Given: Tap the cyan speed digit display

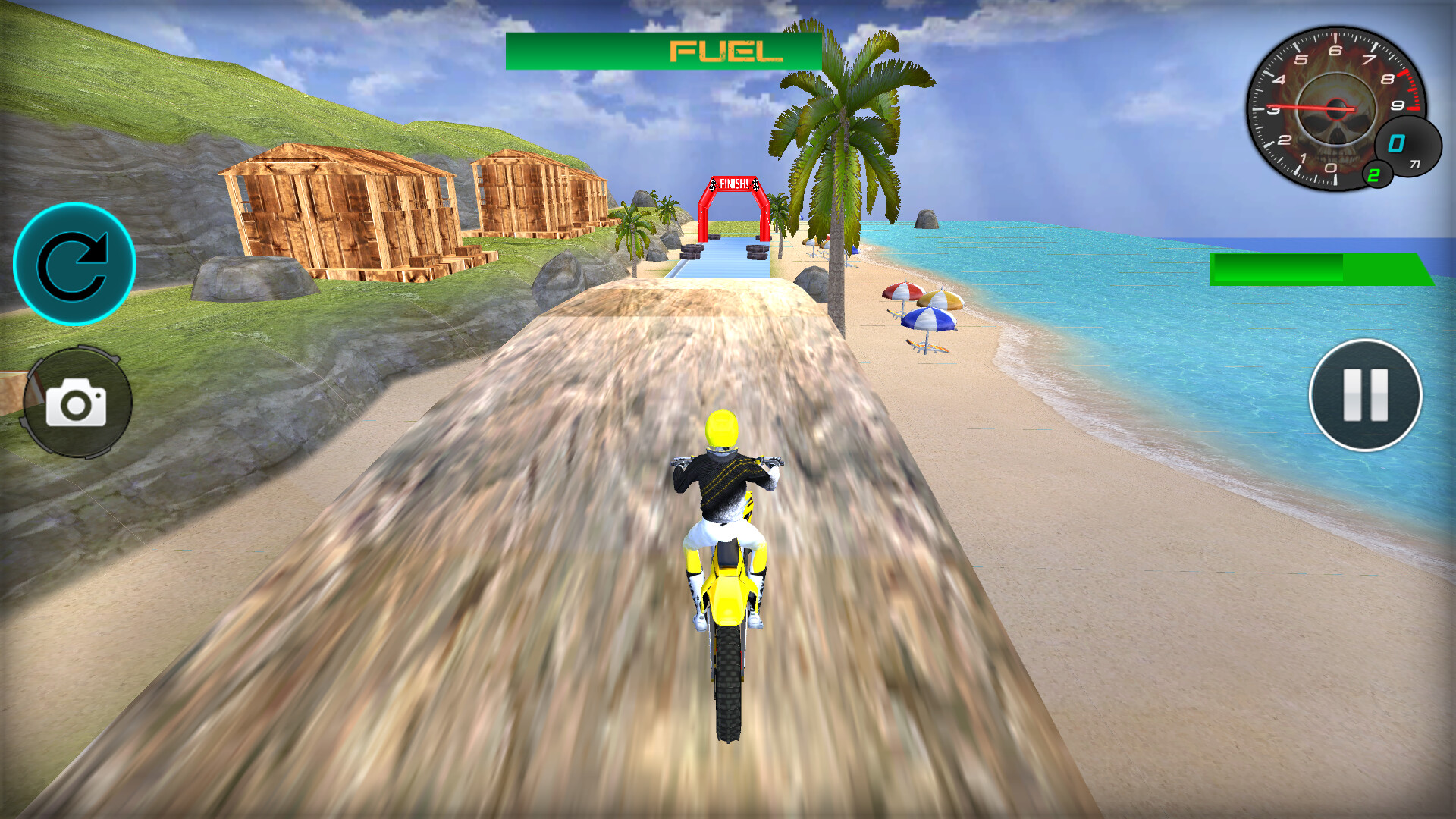Looking at the screenshot, I should pos(1396,143).
